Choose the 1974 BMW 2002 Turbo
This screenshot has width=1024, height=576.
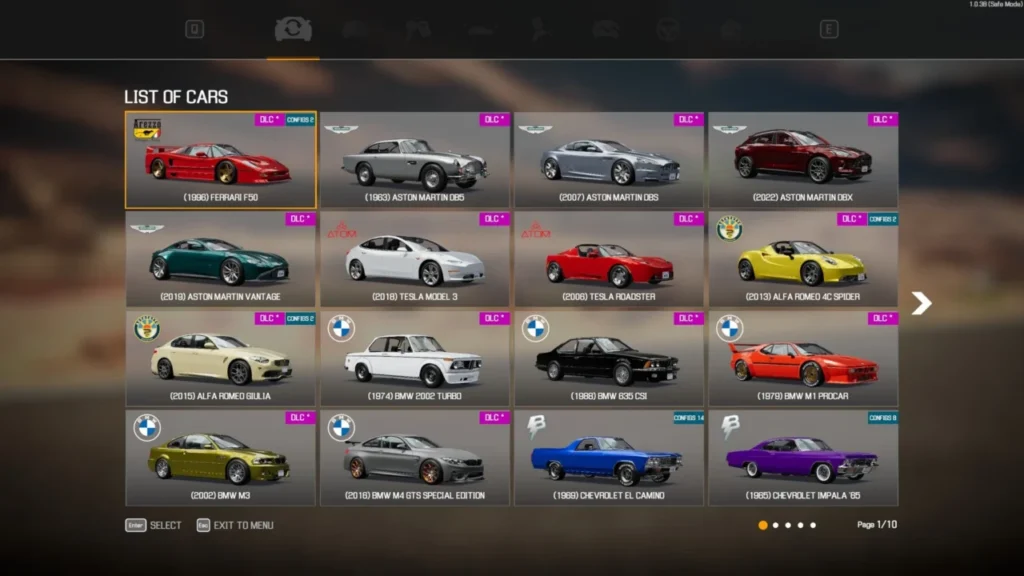click(x=415, y=358)
